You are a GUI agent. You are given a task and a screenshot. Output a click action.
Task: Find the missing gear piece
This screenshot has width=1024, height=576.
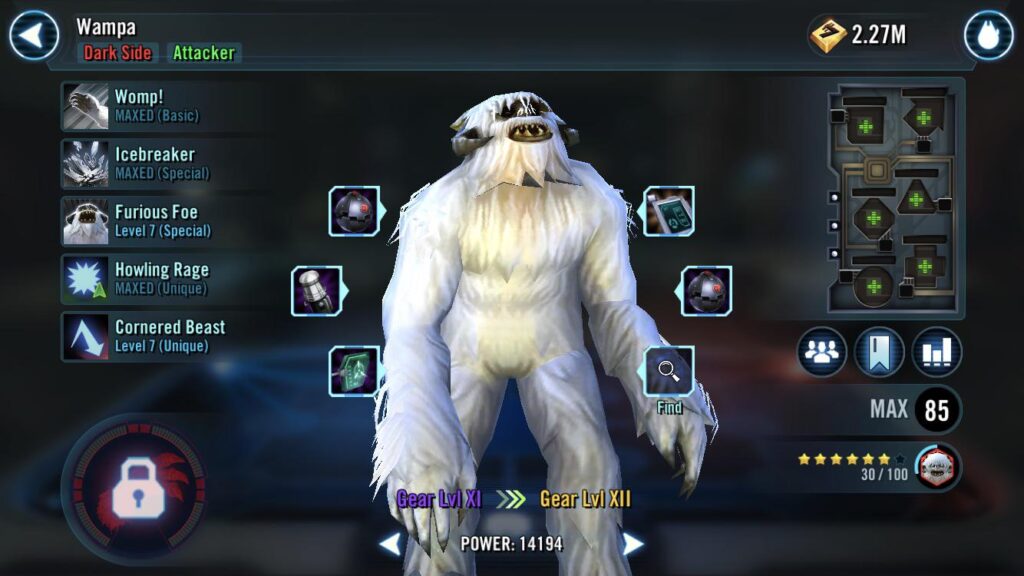click(669, 373)
